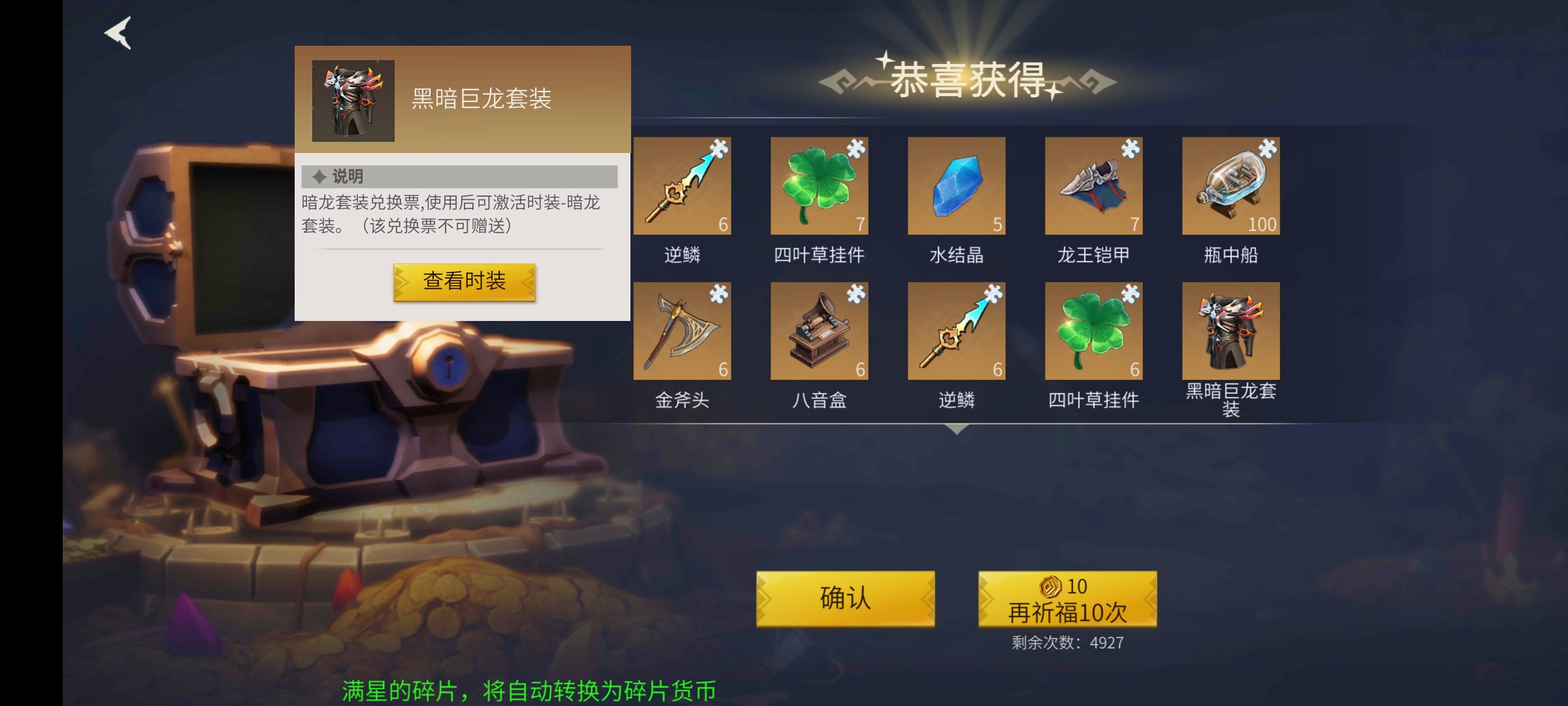Click the 金斧头 golden axe icon
This screenshot has height=706, width=1568.
click(x=682, y=331)
